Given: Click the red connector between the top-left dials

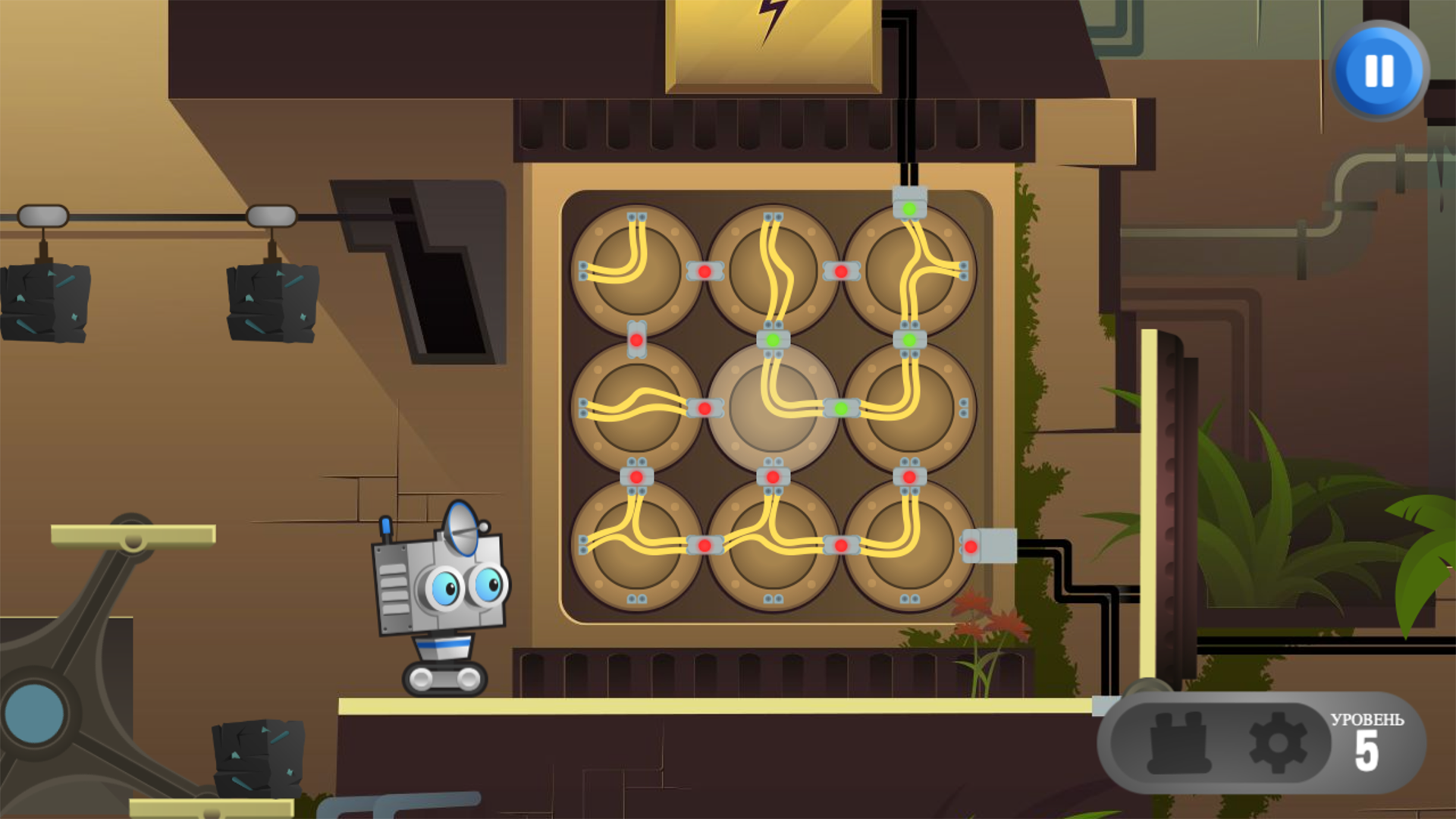Looking at the screenshot, I should (x=705, y=271).
